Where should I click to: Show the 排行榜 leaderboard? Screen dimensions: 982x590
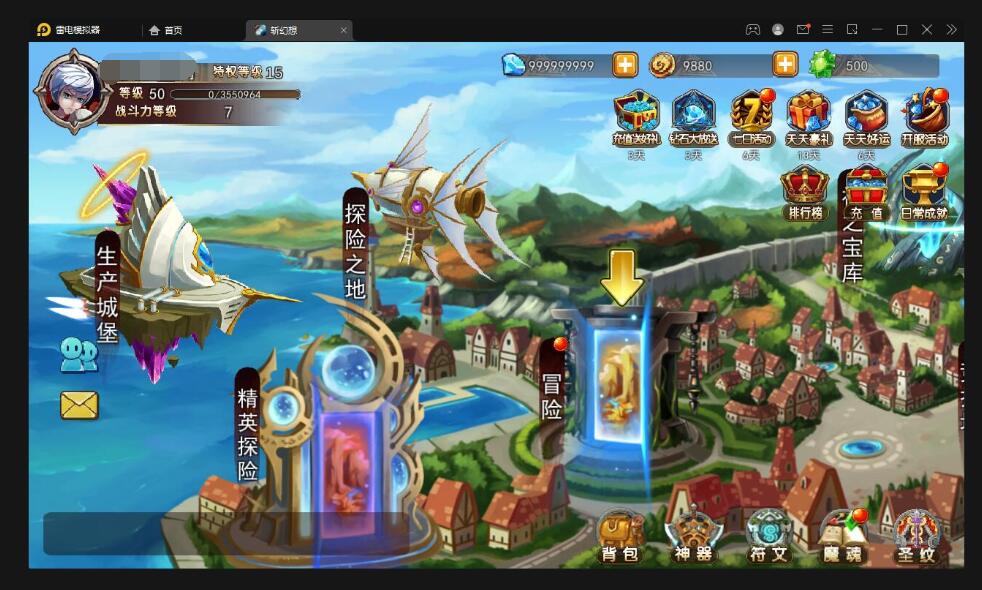[x=805, y=192]
